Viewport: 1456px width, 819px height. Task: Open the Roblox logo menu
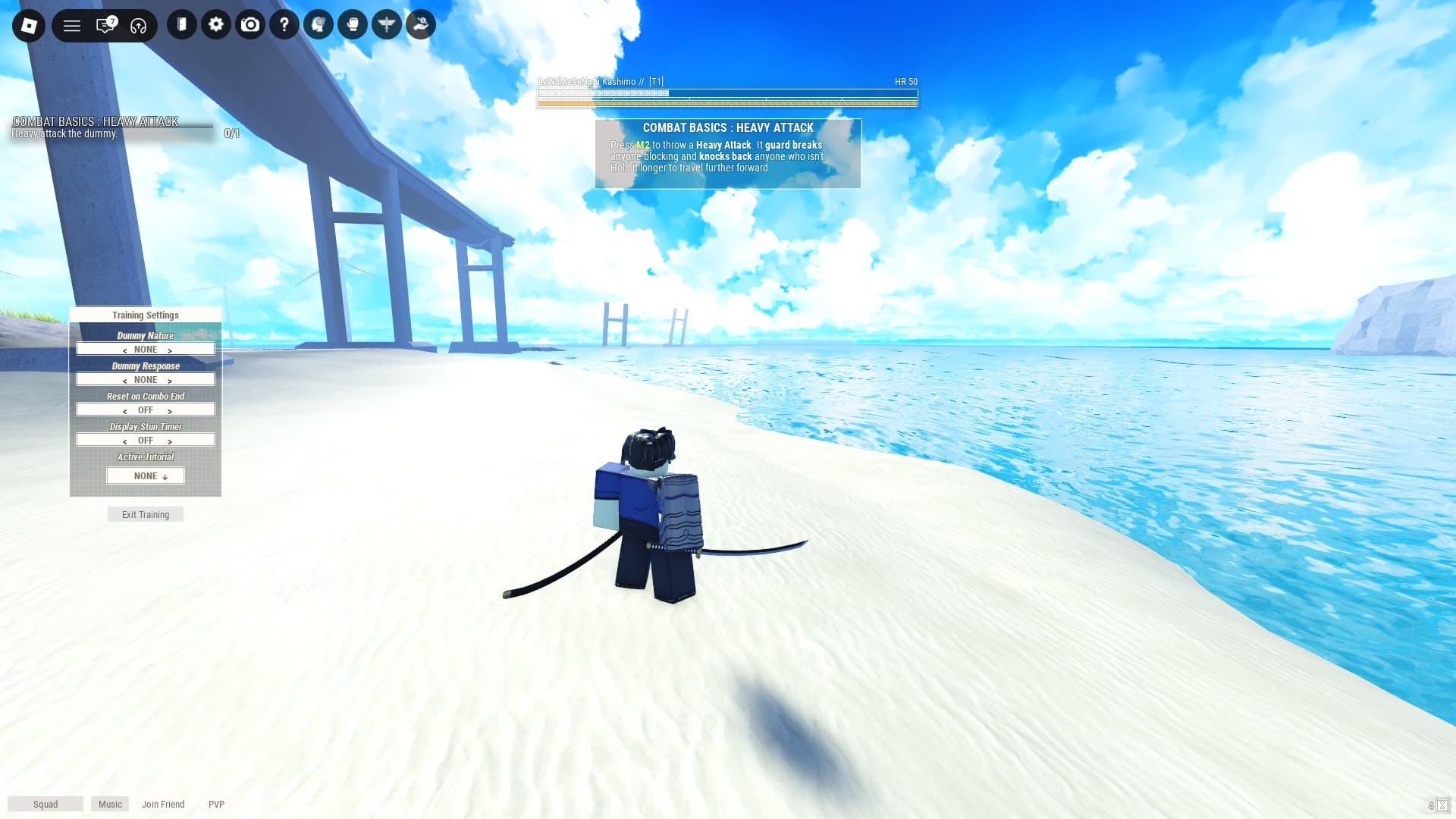[x=29, y=26]
